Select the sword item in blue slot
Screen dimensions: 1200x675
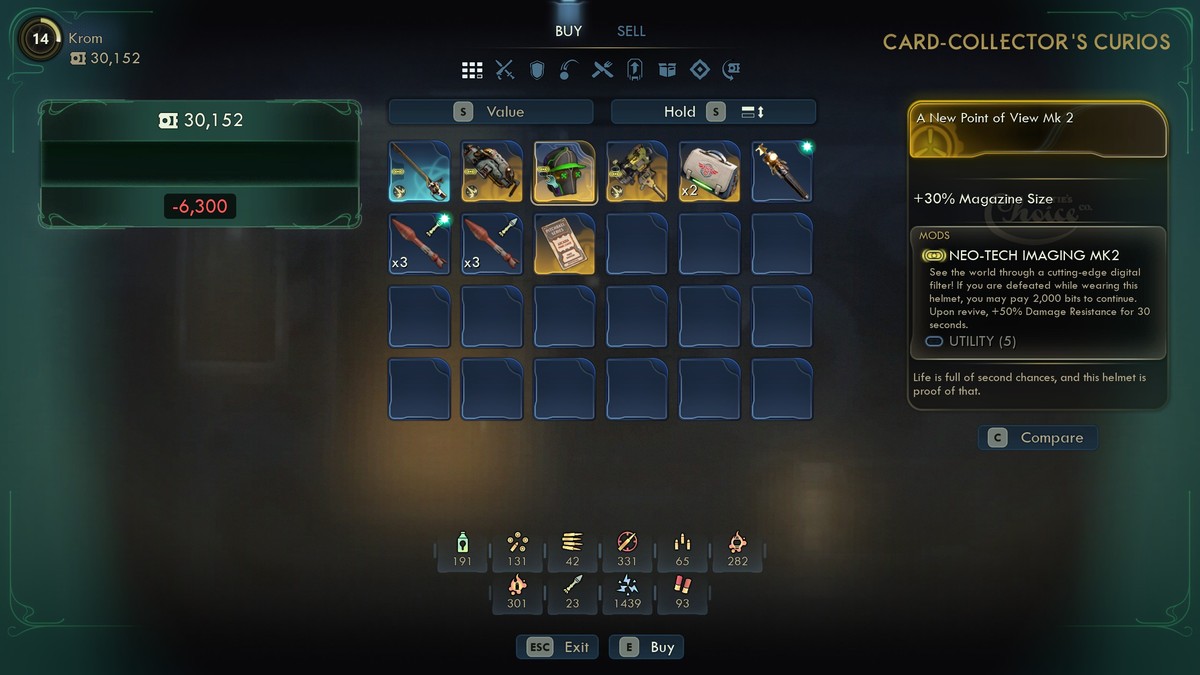point(419,171)
